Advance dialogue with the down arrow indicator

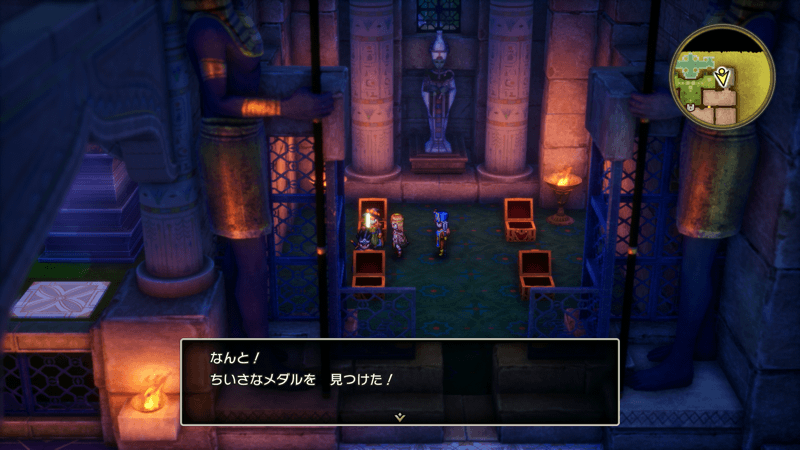click(399, 415)
